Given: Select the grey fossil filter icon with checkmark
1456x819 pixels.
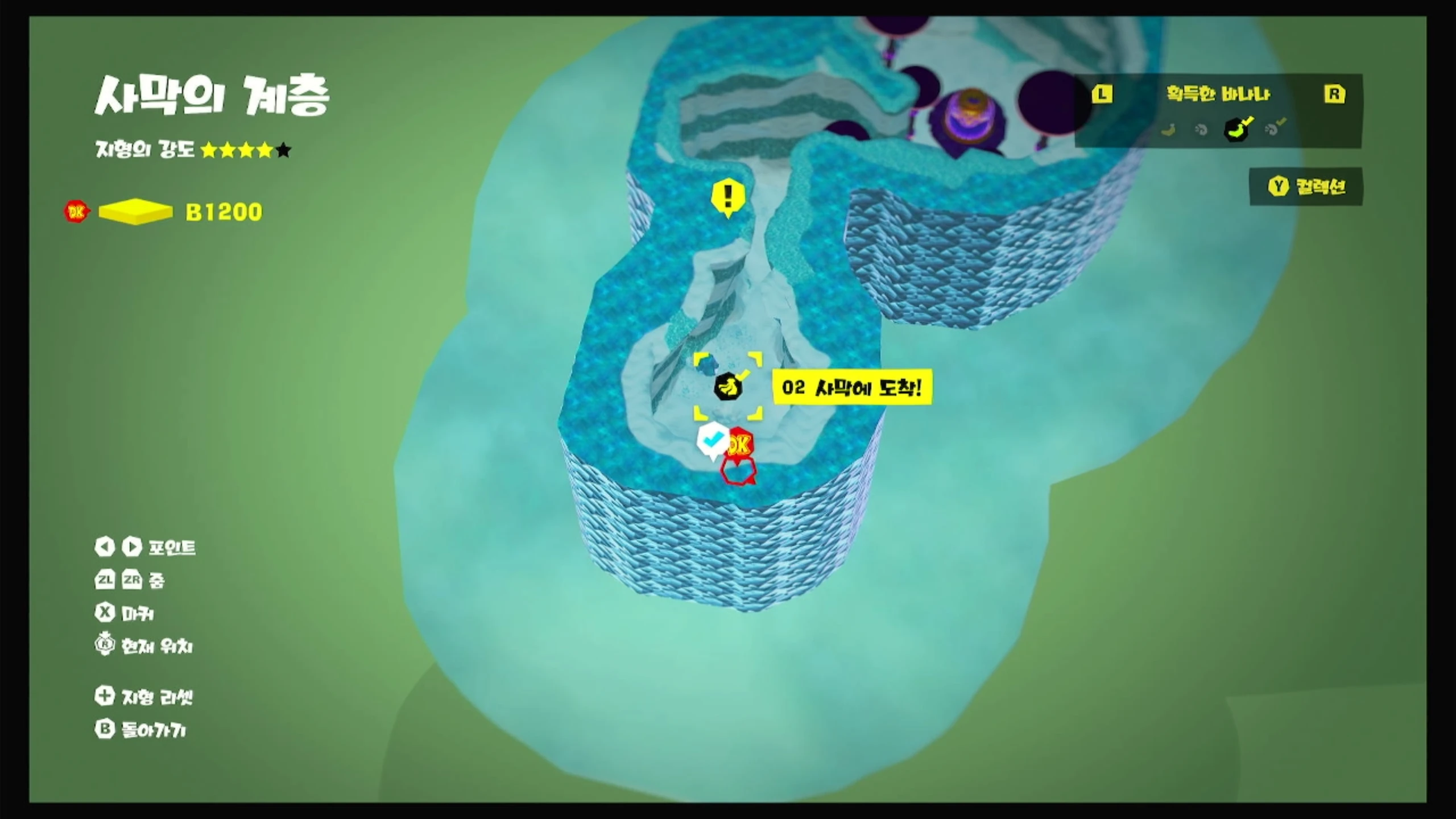Looking at the screenshot, I should (1273, 129).
